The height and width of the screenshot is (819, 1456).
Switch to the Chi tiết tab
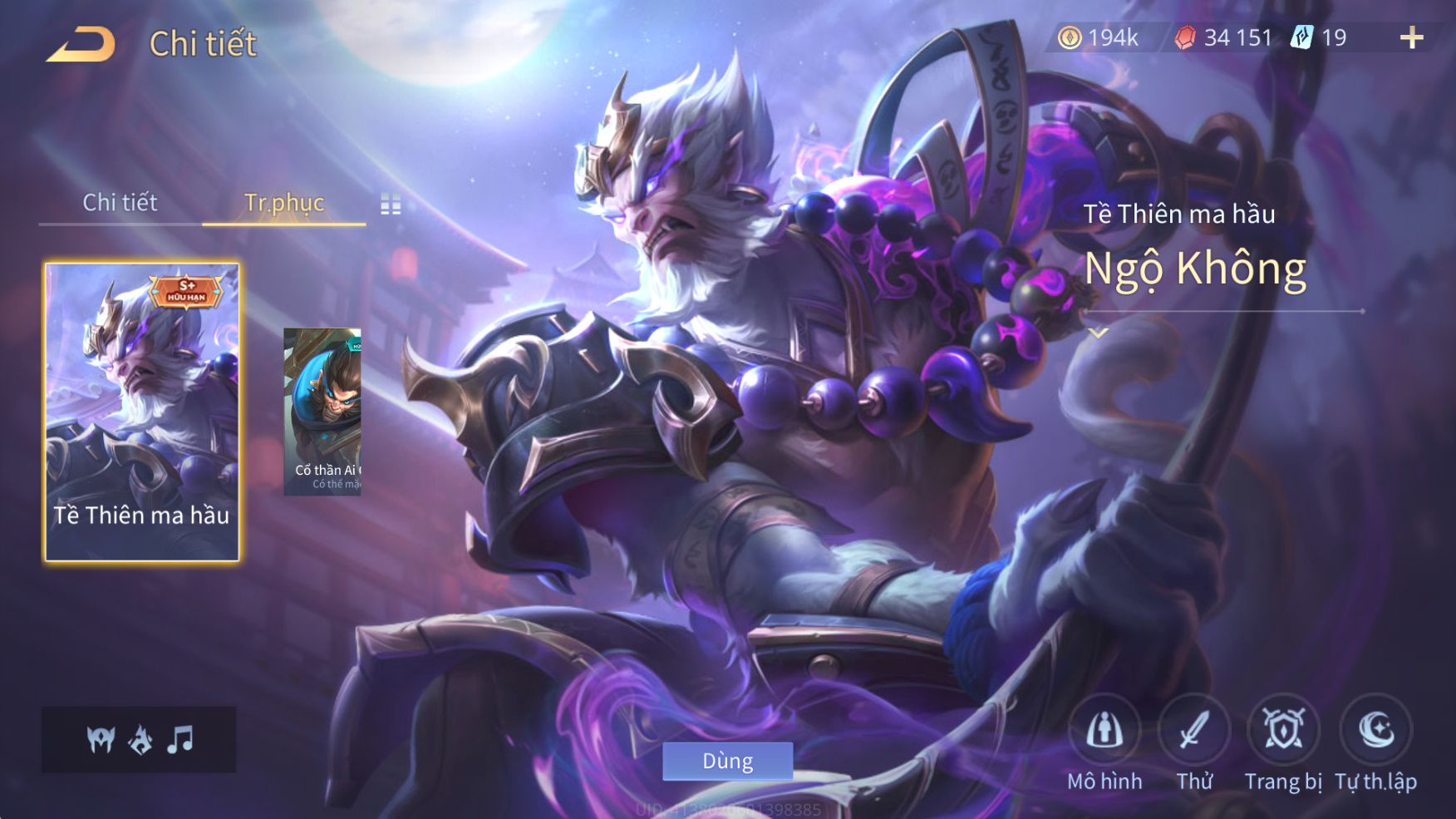pyautogui.click(x=120, y=202)
